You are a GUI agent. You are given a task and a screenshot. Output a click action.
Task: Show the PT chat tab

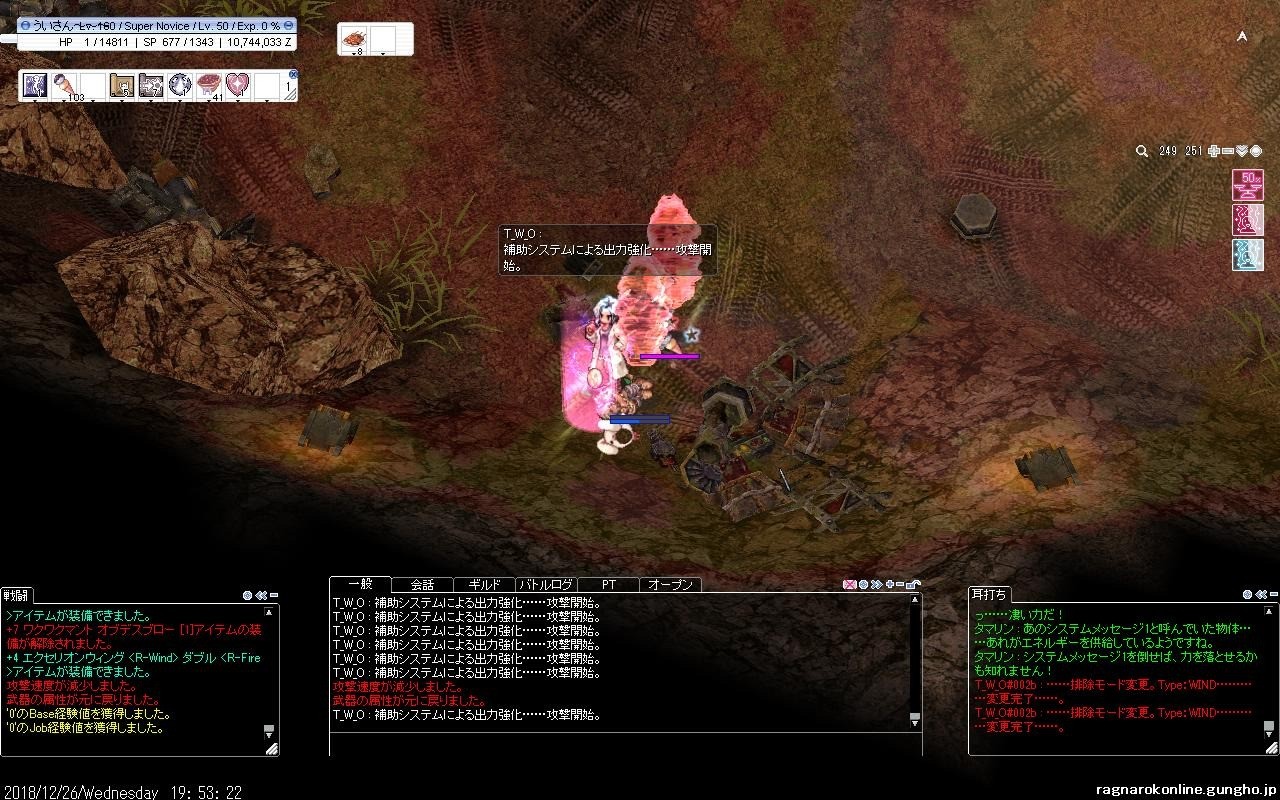click(609, 585)
